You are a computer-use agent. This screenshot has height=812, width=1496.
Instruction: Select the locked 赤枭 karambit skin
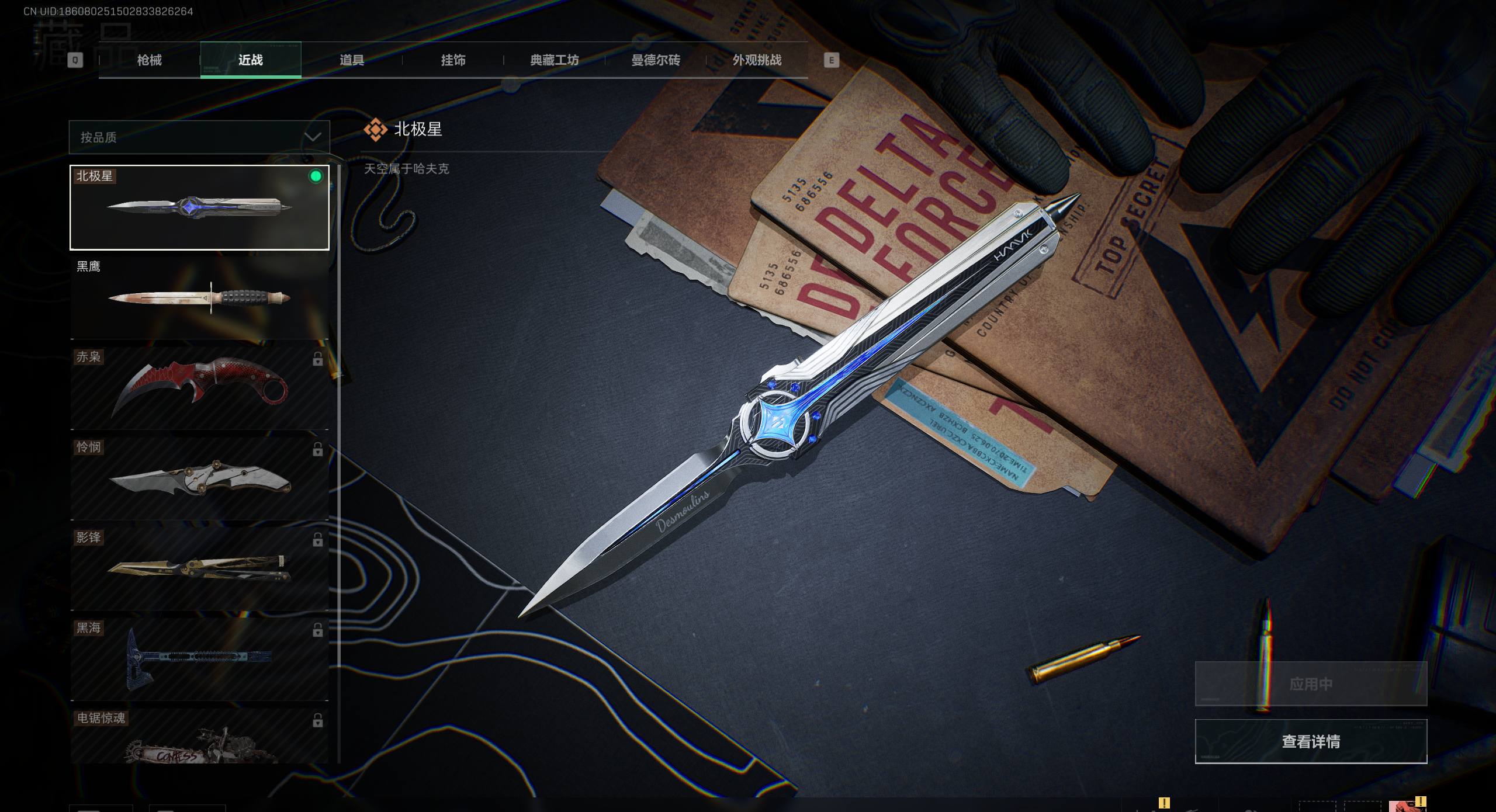pos(199,388)
